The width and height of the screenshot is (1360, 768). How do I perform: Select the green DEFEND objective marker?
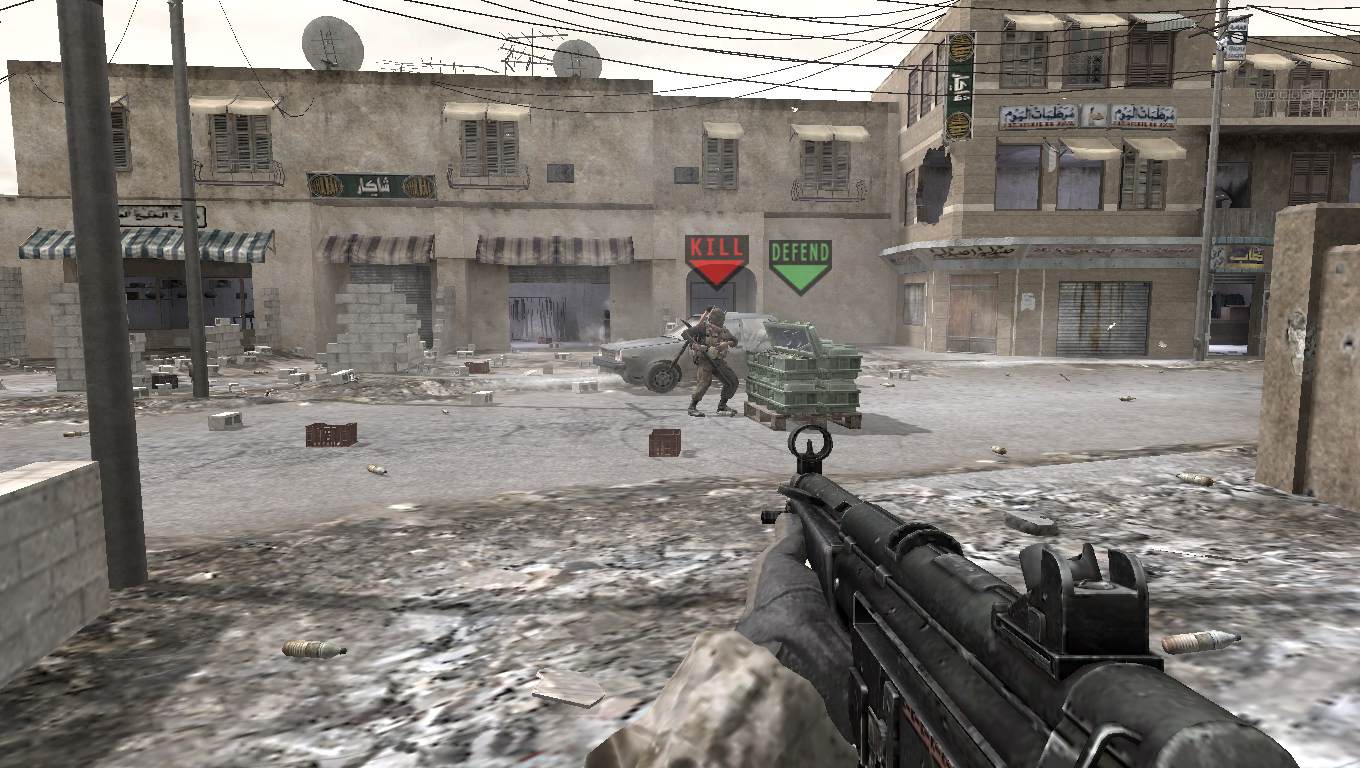tap(800, 264)
